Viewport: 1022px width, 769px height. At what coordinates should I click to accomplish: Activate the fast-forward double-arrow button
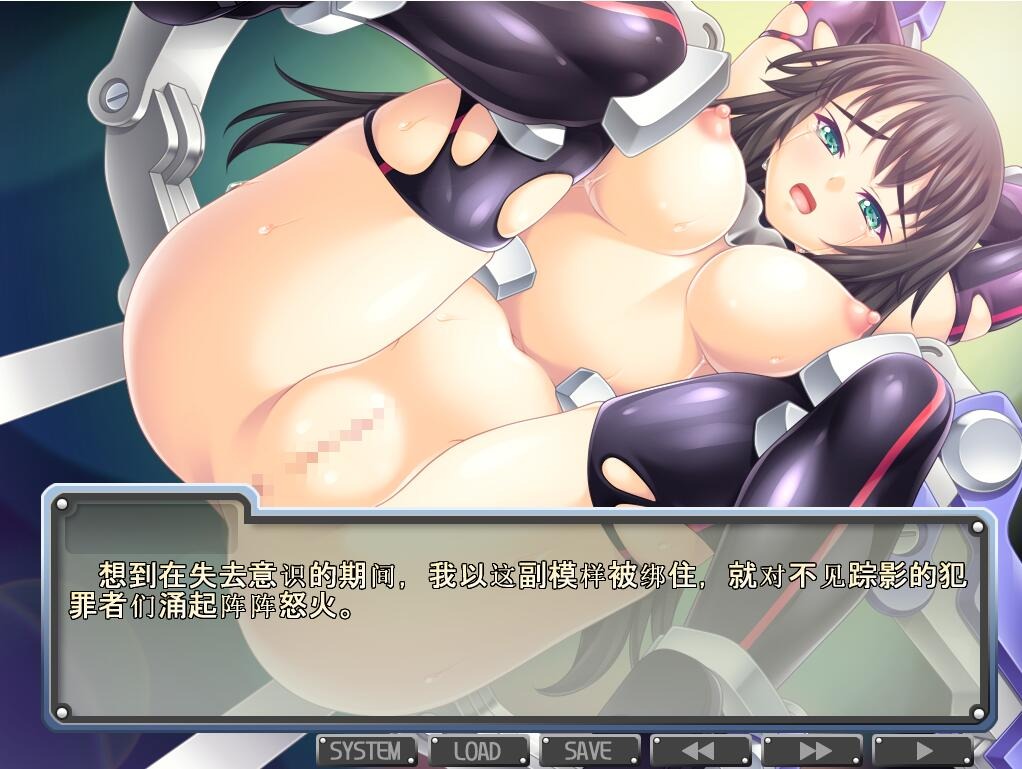[812, 750]
